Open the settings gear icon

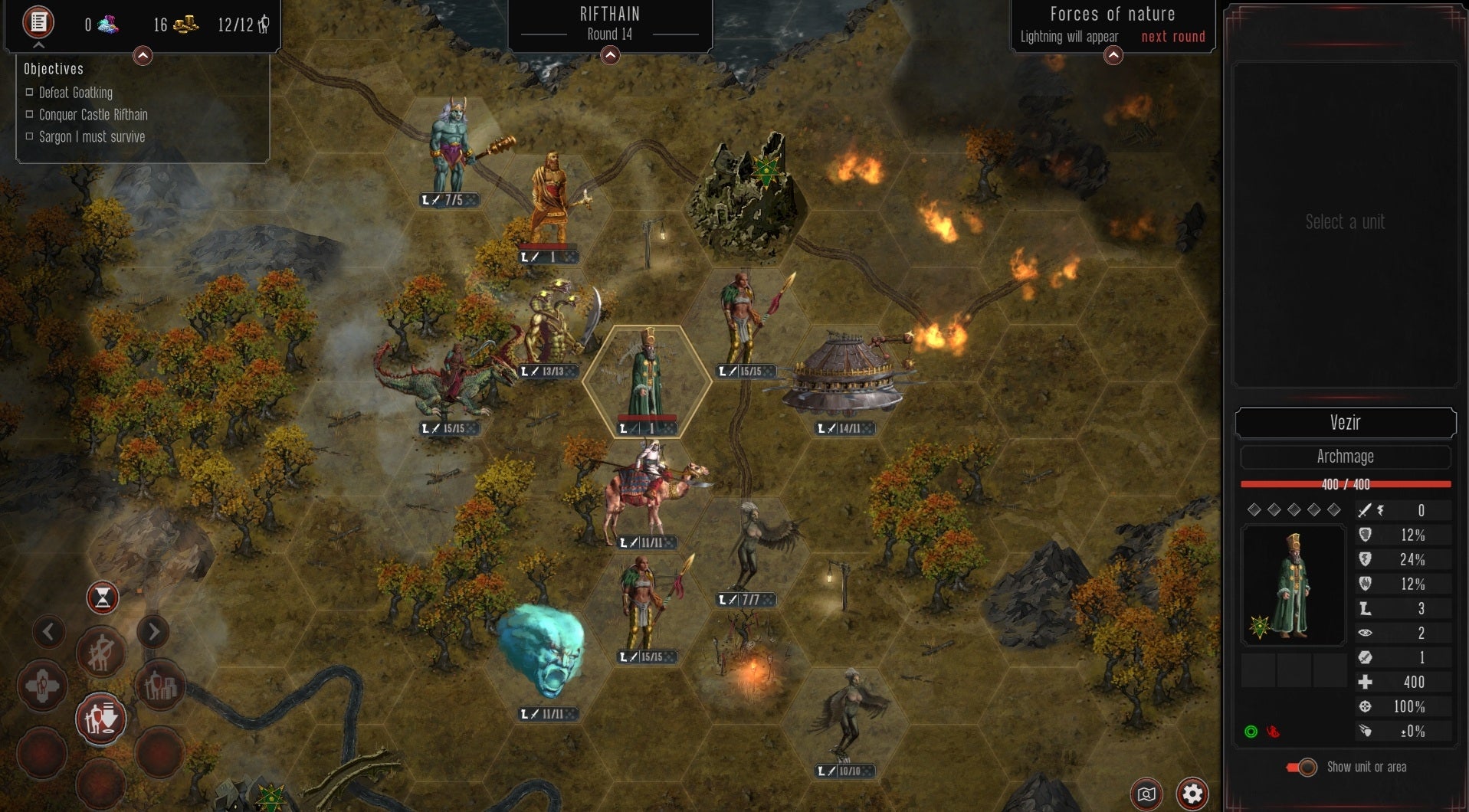[1192, 794]
